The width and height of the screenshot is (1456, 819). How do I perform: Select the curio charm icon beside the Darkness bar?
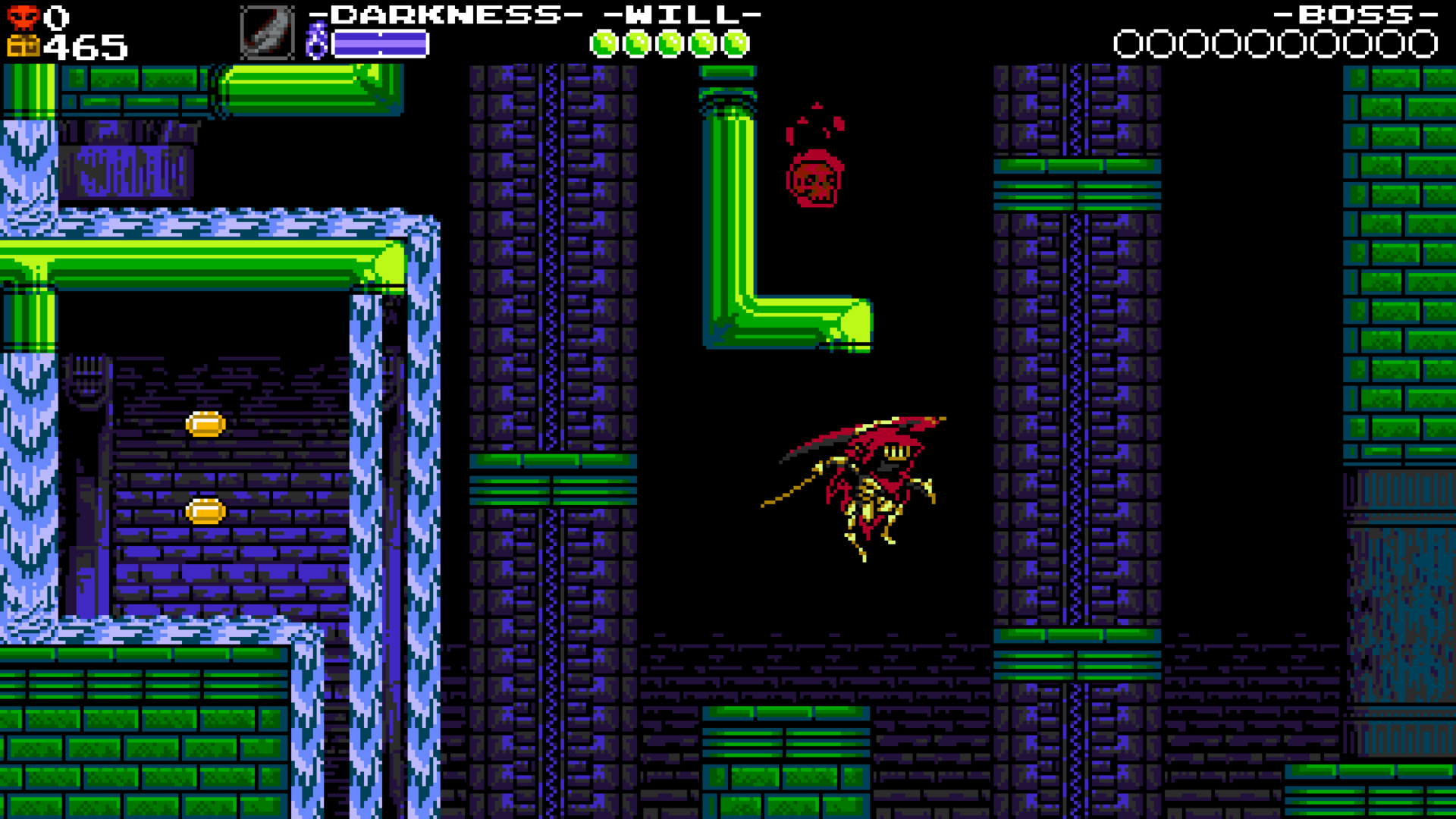(318, 39)
